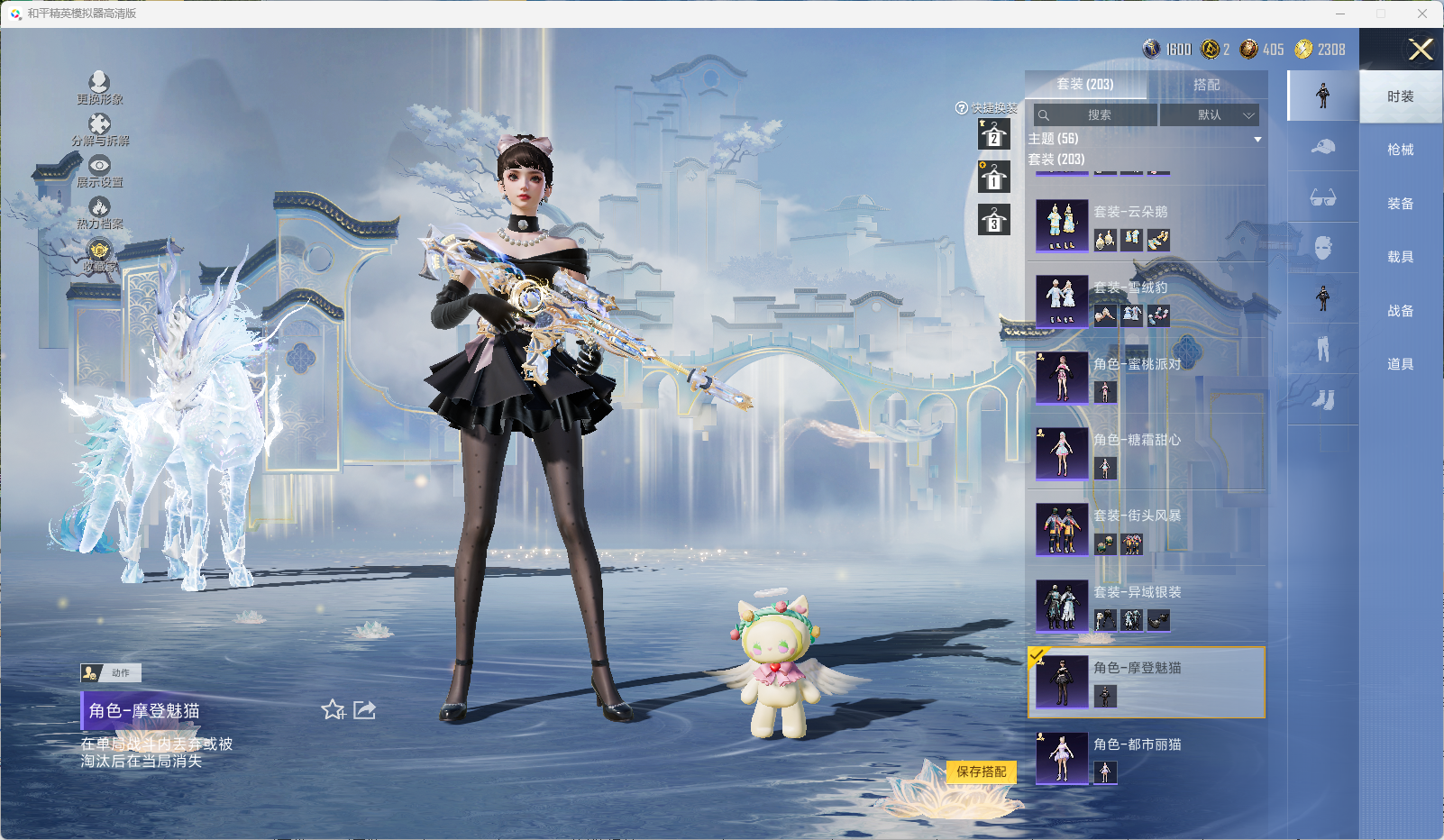Open the 默认 sort dropdown
The height and width of the screenshot is (840, 1444).
point(1209,115)
